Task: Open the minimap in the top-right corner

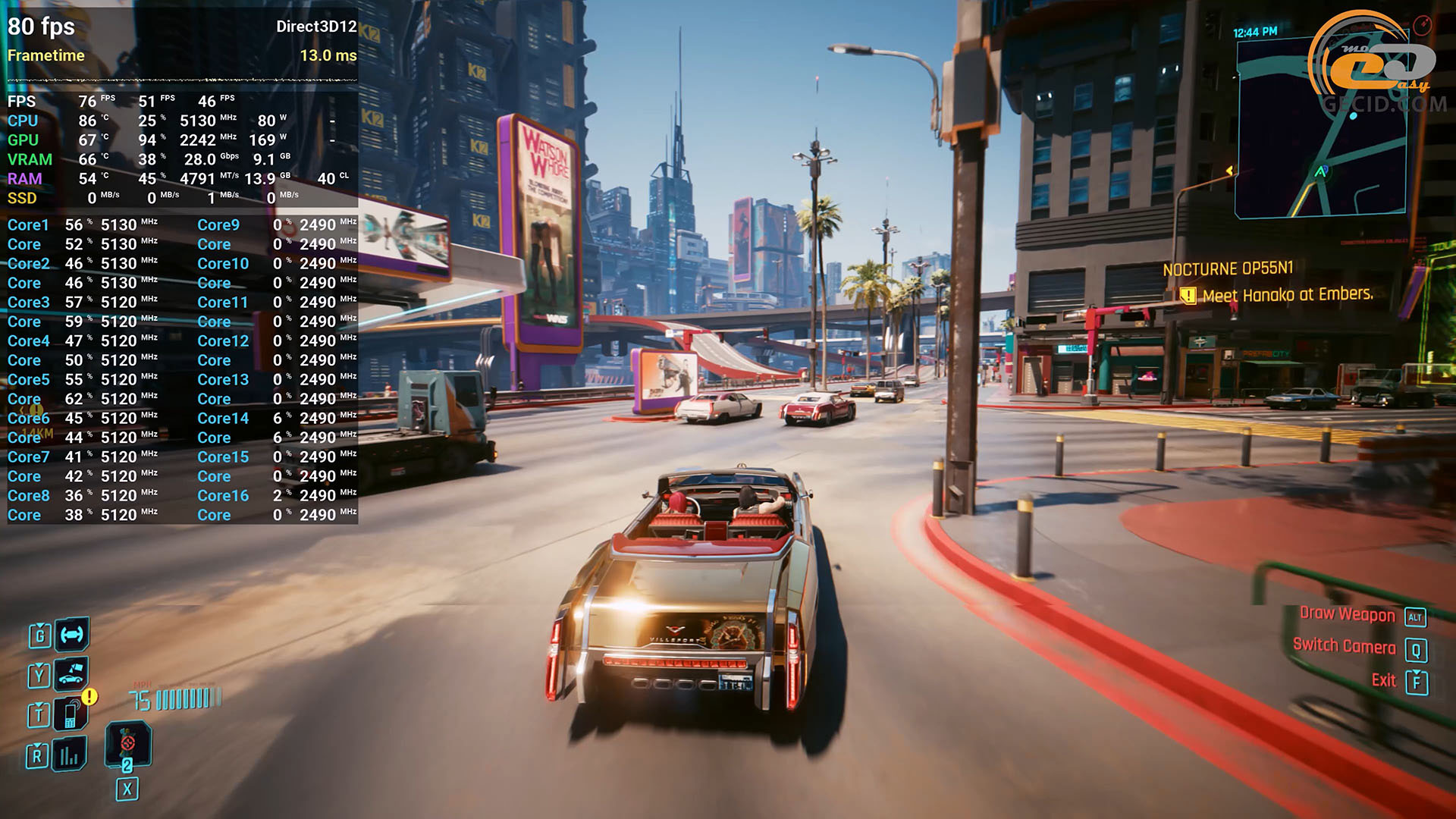Action: pos(1319,127)
